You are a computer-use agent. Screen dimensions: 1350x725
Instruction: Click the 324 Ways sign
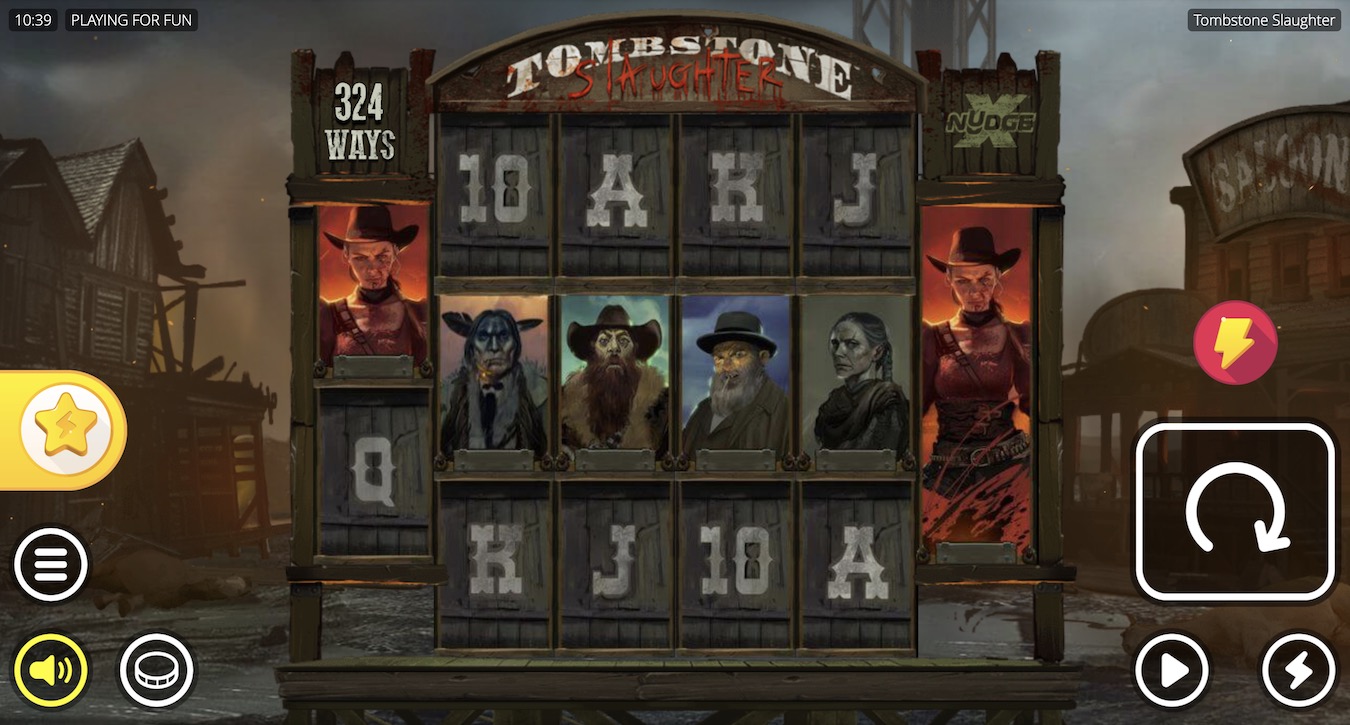tap(360, 123)
